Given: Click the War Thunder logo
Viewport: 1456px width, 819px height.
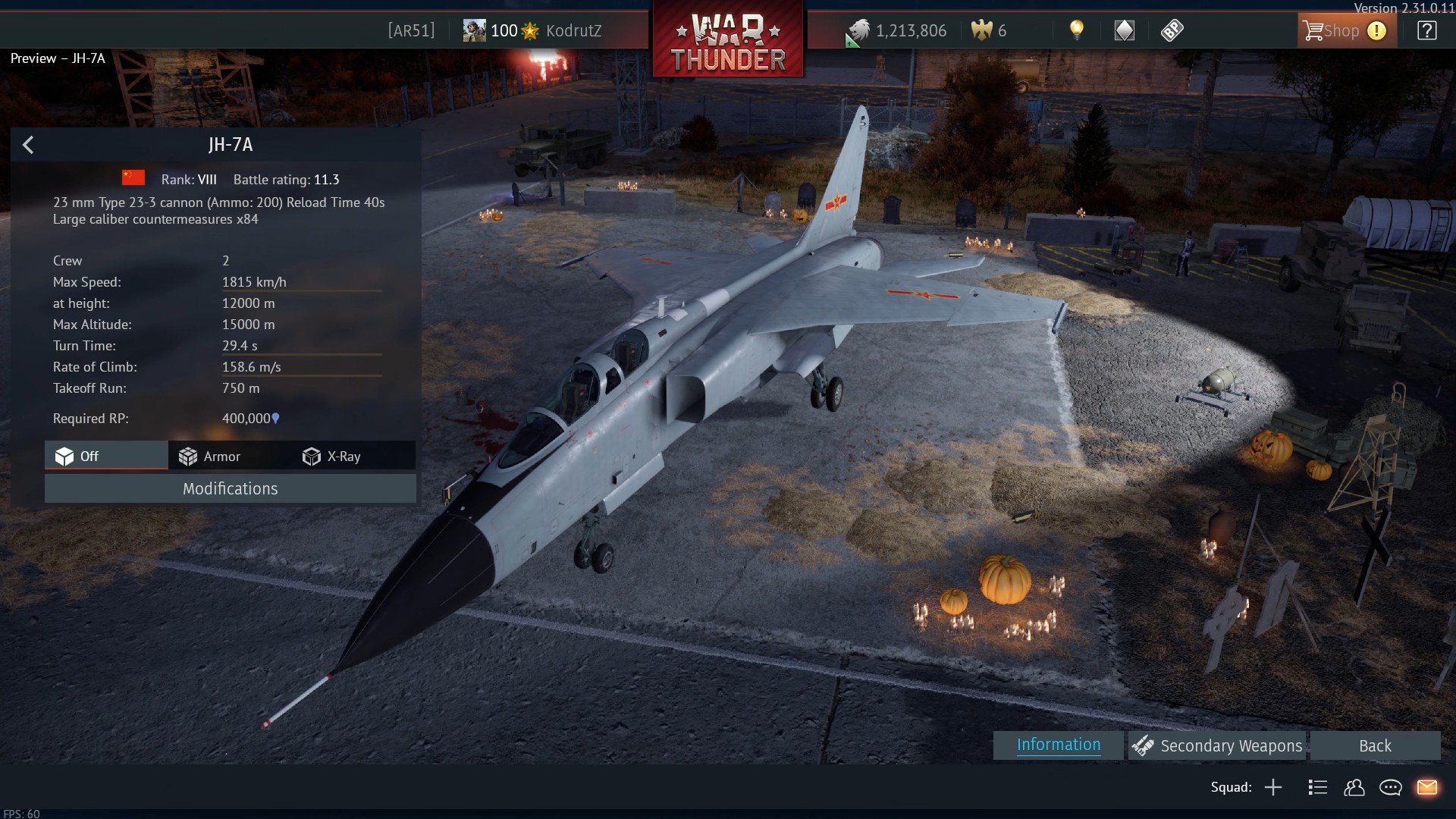Looking at the screenshot, I should coord(728,39).
